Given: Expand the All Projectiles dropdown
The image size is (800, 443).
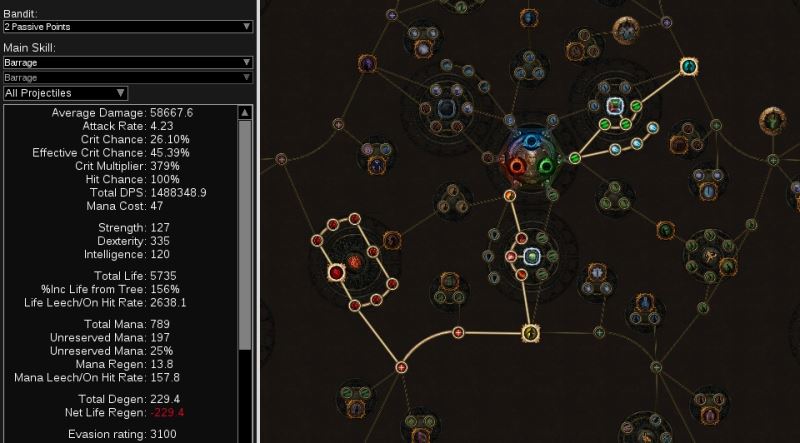Looking at the screenshot, I should click(65, 93).
